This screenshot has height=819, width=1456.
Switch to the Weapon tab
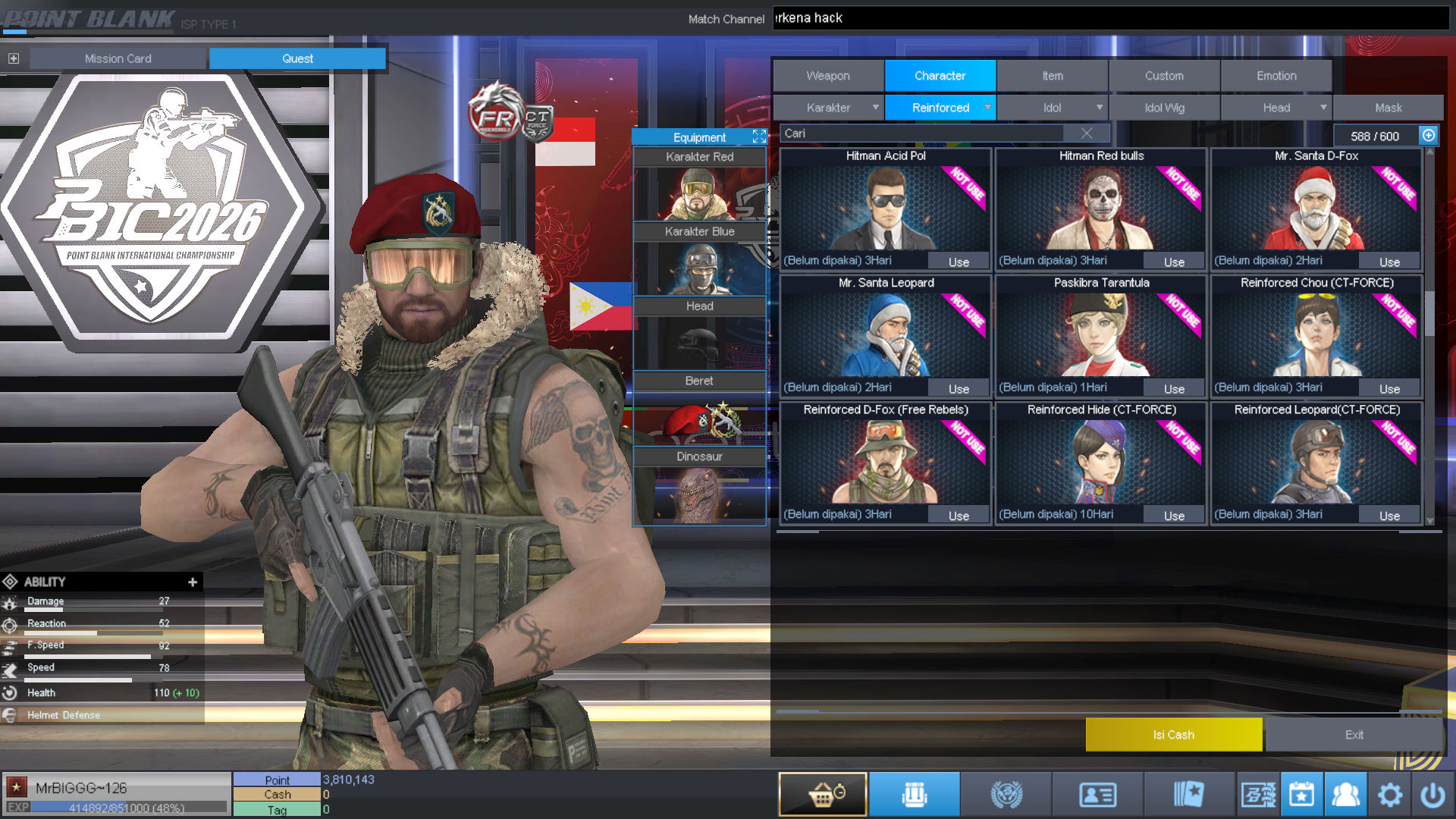pos(828,76)
